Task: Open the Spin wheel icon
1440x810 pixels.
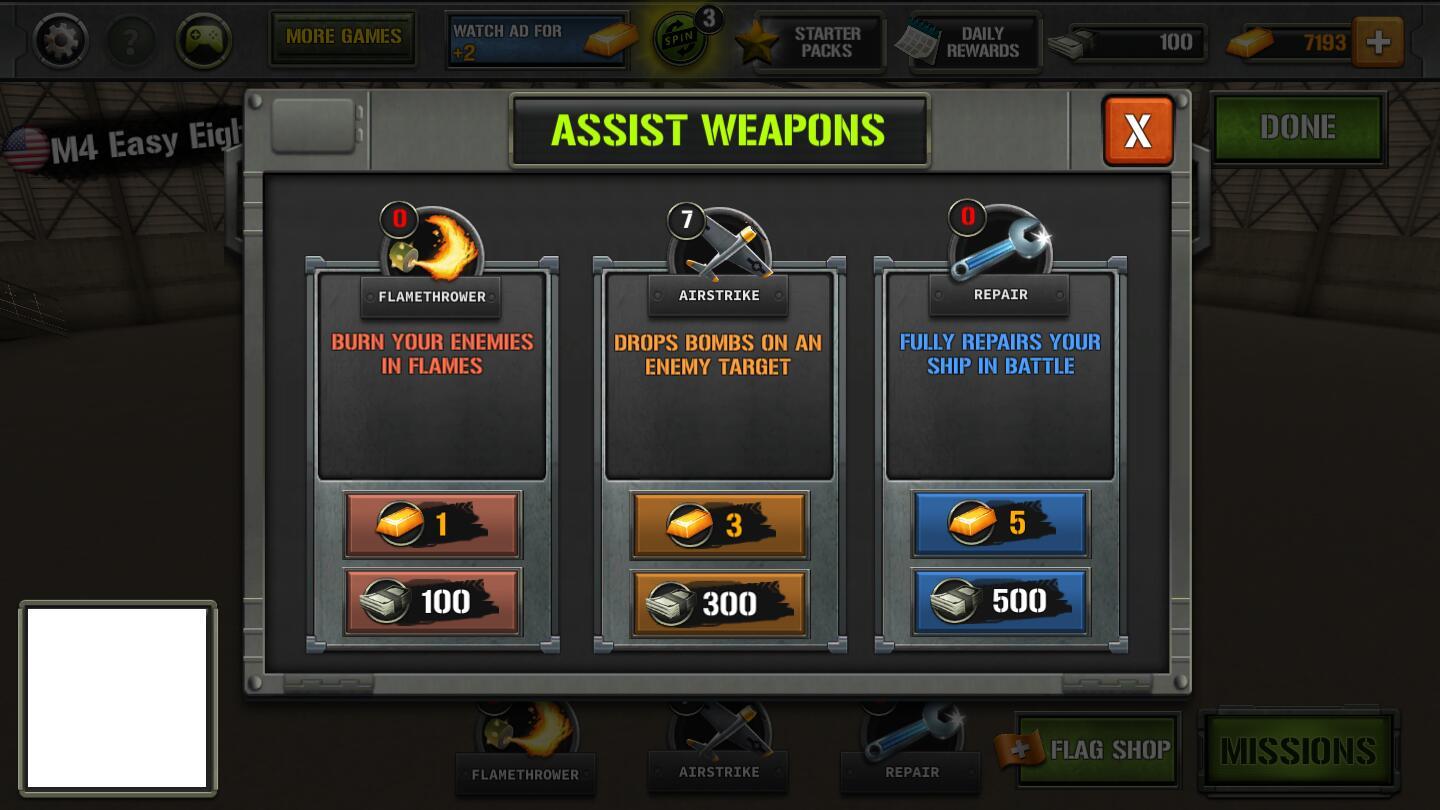Action: click(681, 39)
